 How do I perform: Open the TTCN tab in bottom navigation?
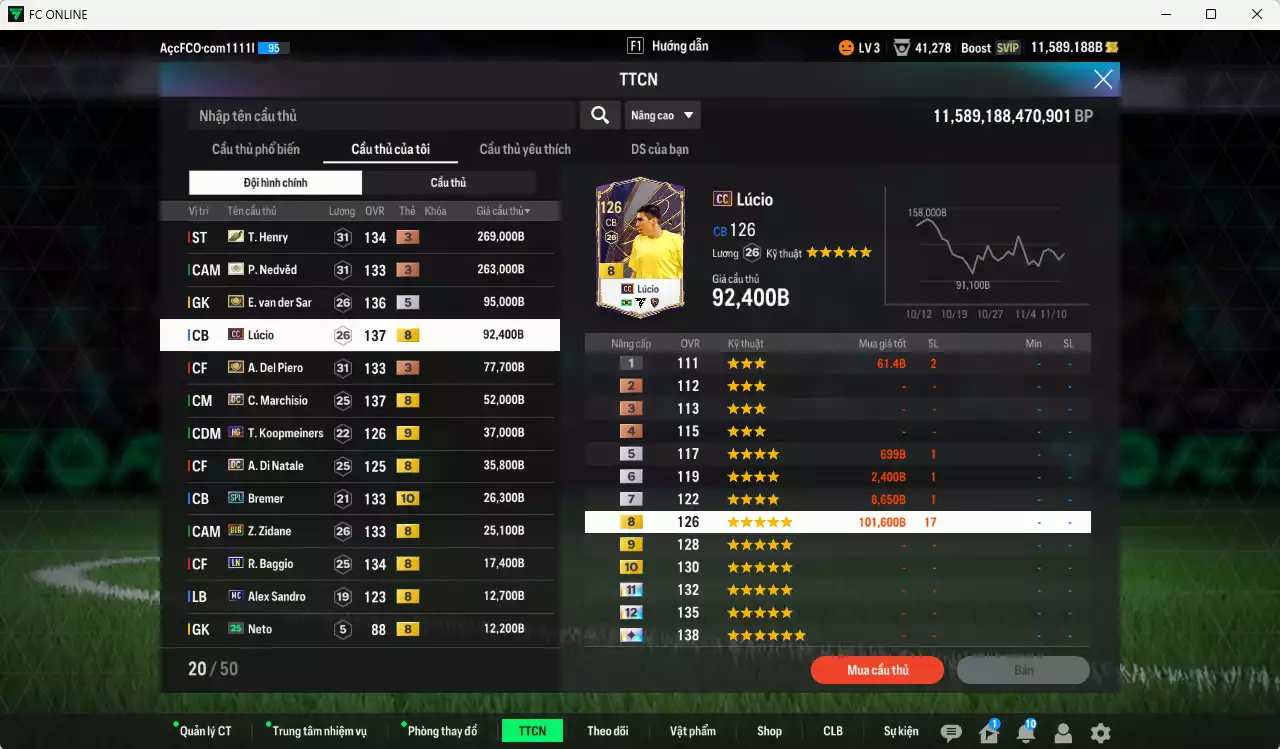pos(531,730)
